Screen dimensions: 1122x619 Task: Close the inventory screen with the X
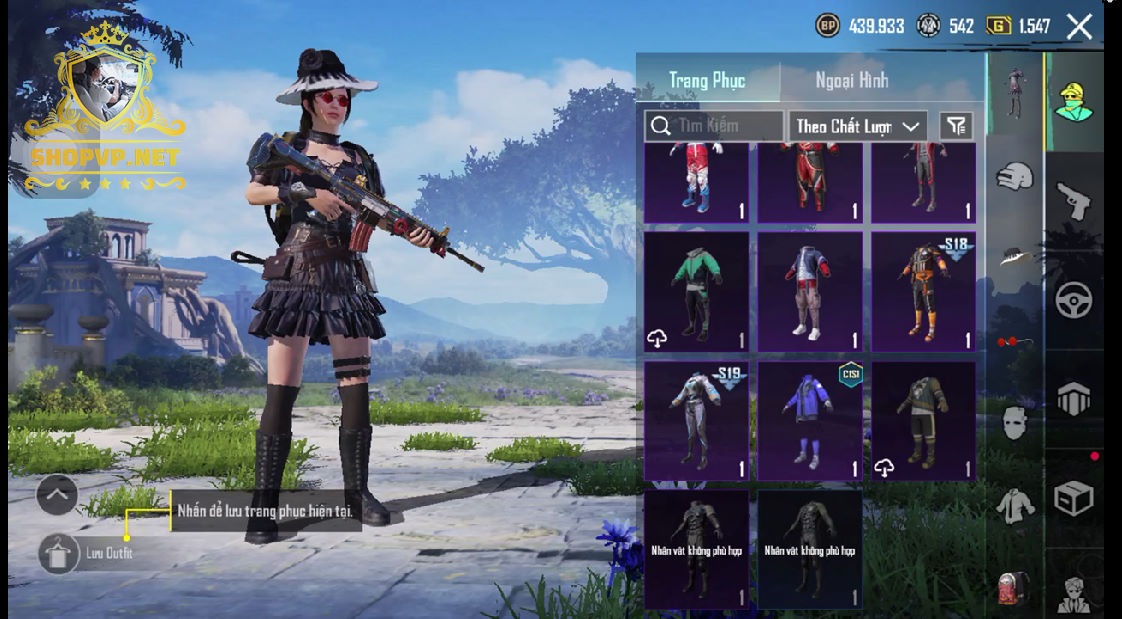(1079, 27)
